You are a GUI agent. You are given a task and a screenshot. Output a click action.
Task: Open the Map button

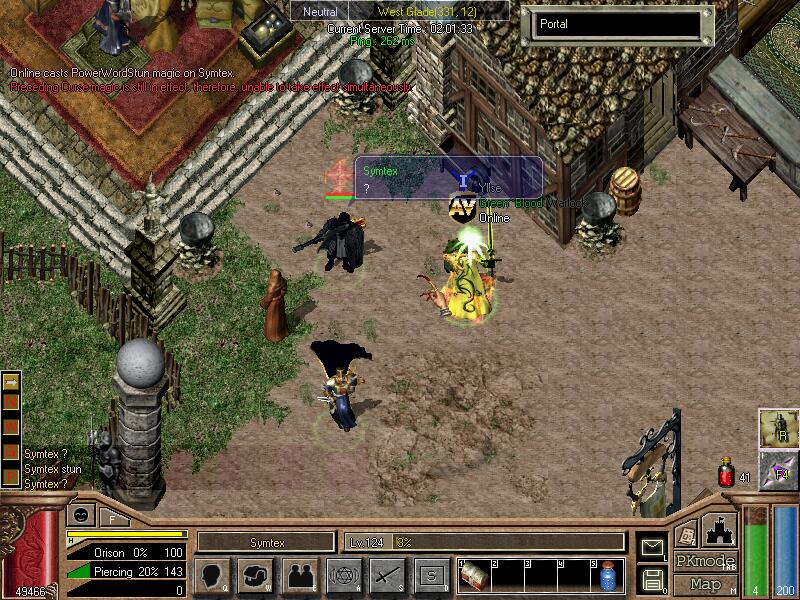[706, 584]
